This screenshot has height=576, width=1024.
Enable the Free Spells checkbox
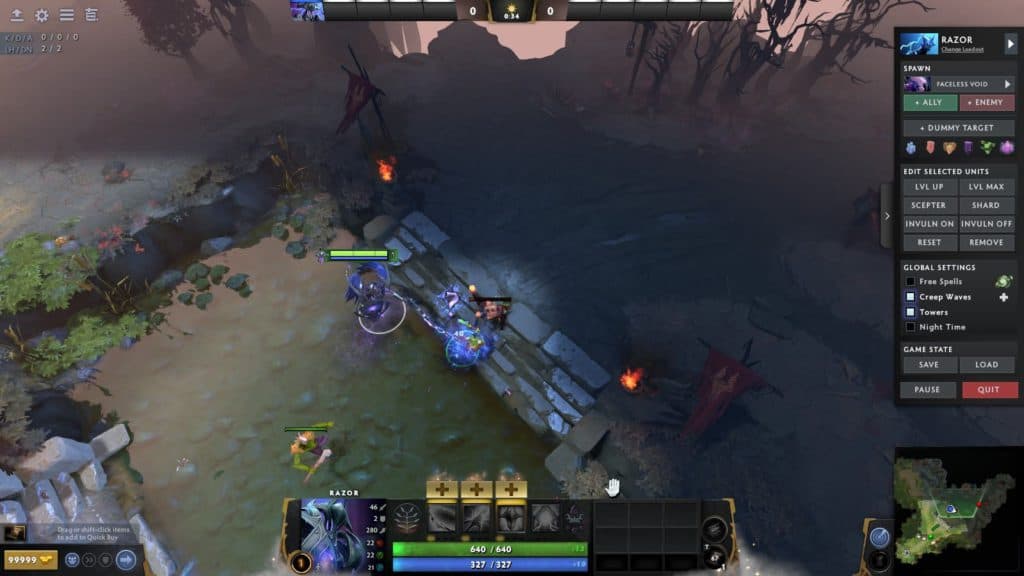(x=911, y=282)
